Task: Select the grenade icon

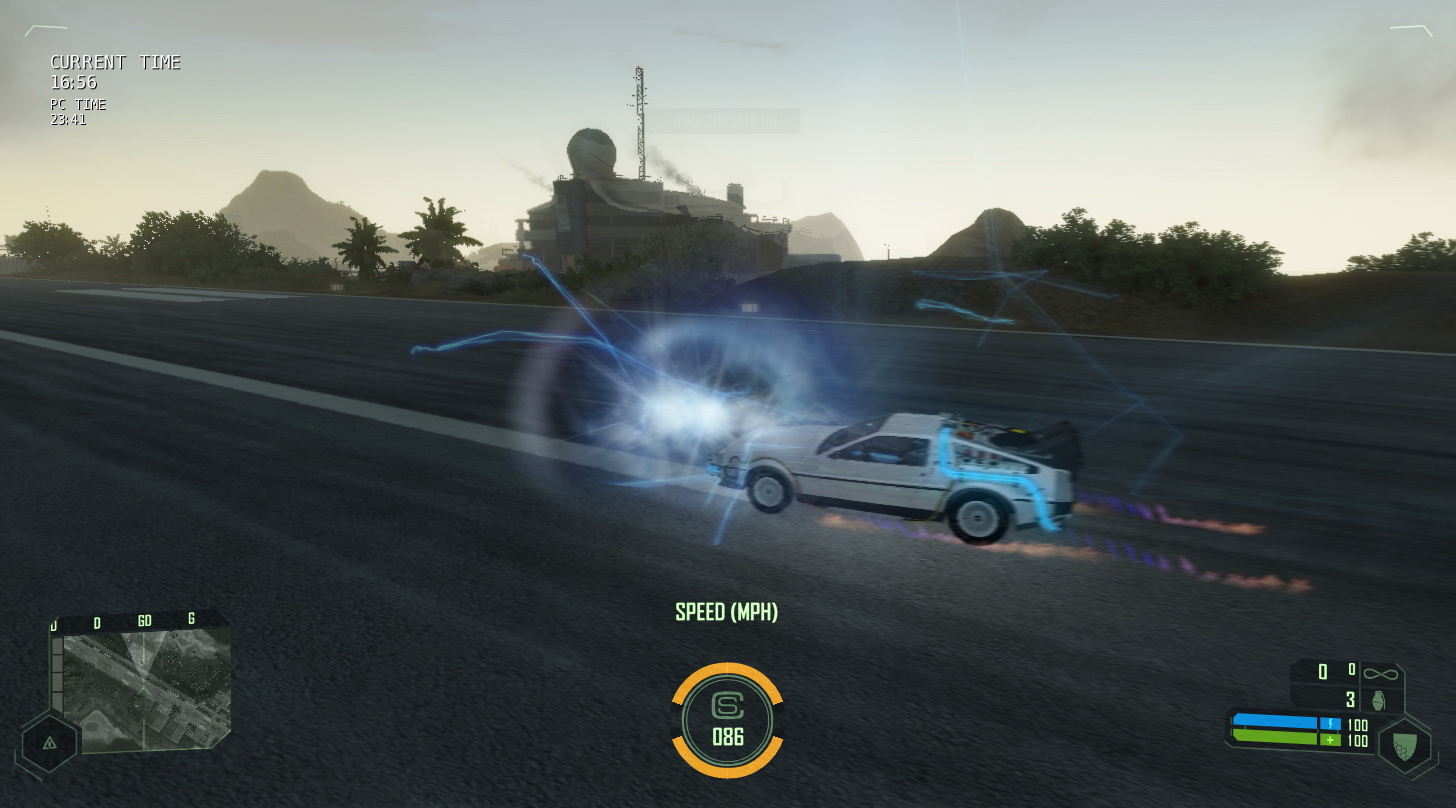Action: tap(1380, 699)
